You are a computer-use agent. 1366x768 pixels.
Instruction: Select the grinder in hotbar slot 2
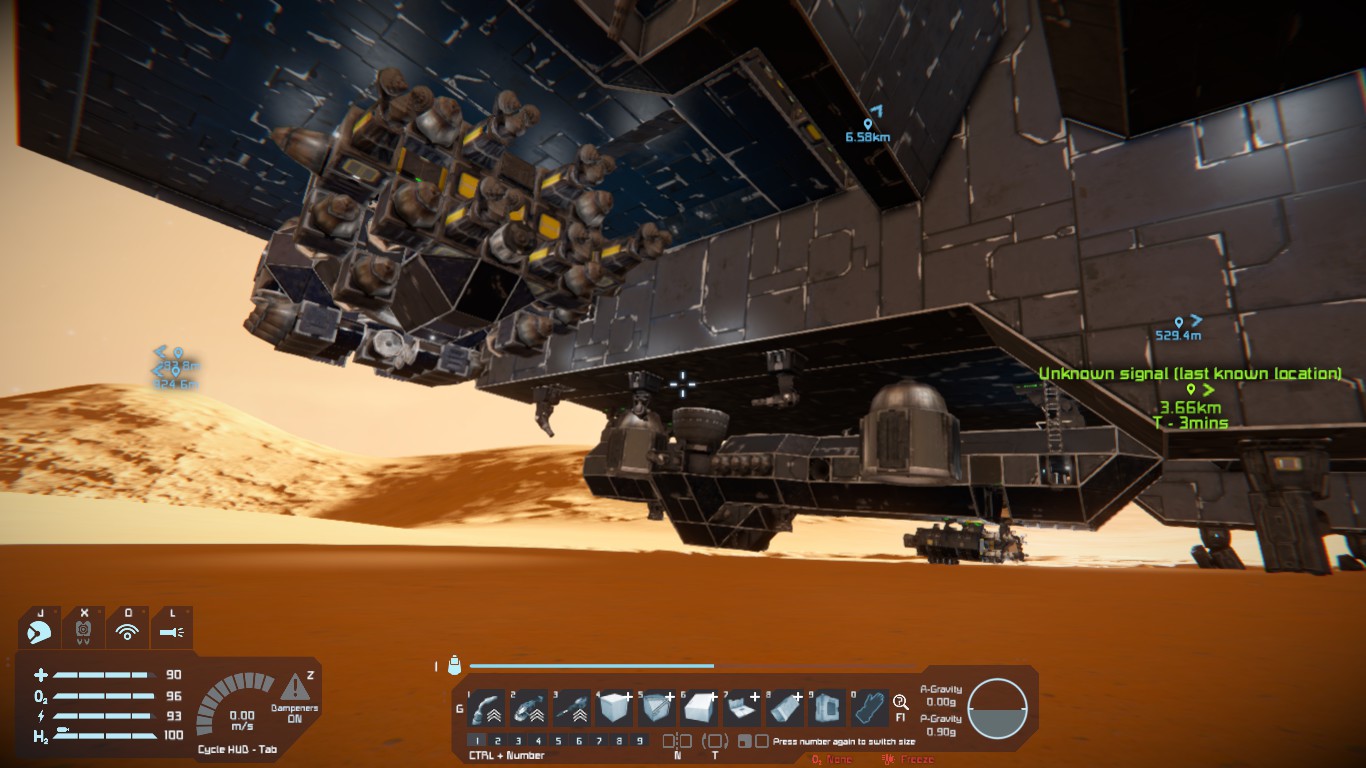528,709
